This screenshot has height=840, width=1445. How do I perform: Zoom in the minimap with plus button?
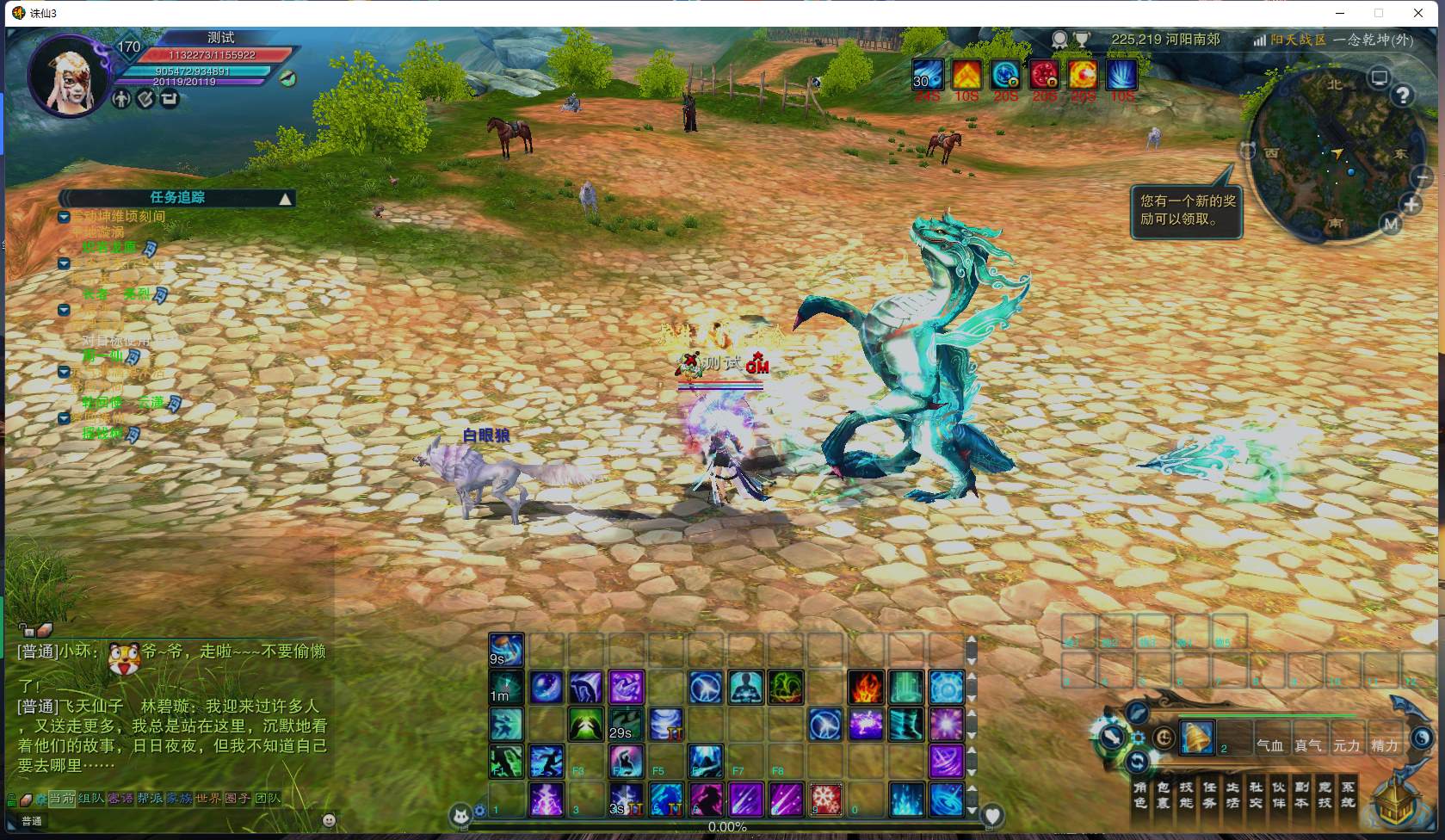click(1411, 205)
